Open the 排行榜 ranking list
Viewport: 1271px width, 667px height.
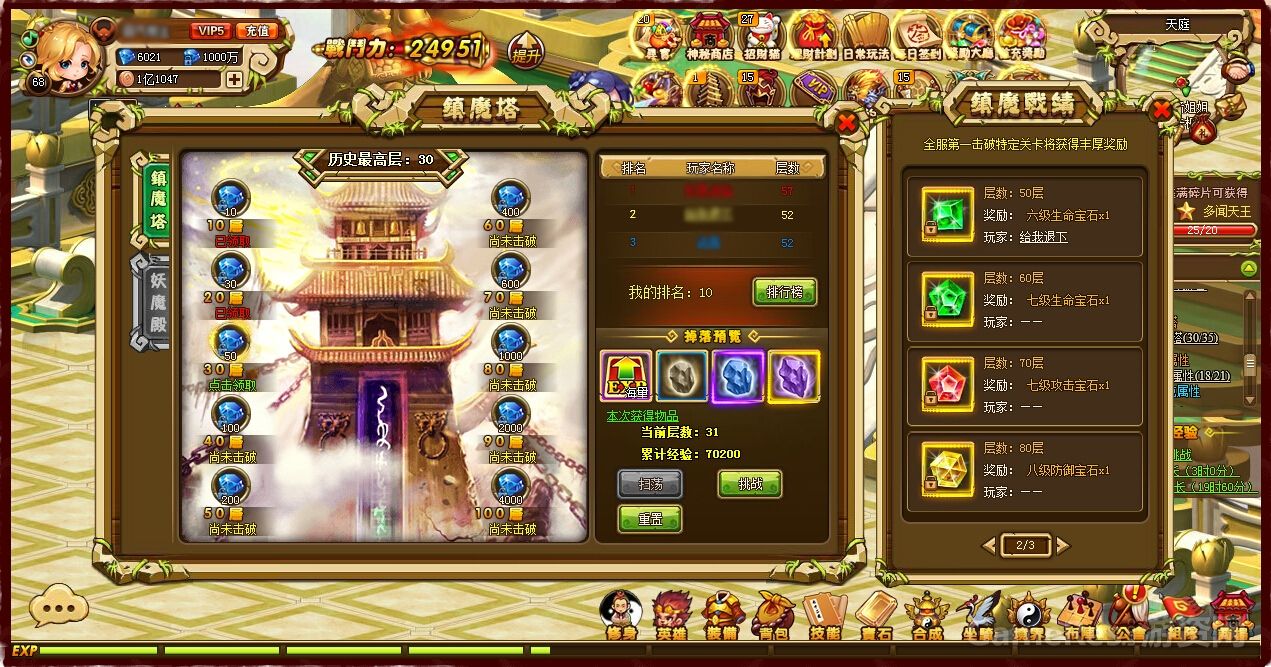[x=784, y=292]
